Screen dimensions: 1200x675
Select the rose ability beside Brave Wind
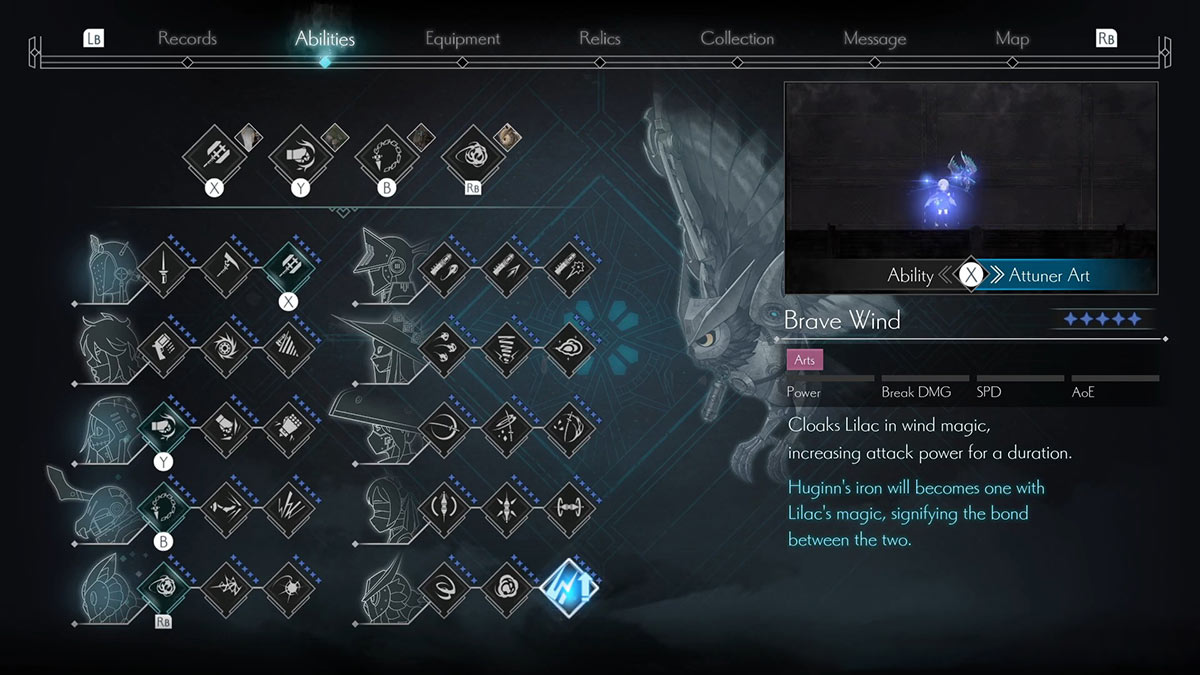(505, 587)
